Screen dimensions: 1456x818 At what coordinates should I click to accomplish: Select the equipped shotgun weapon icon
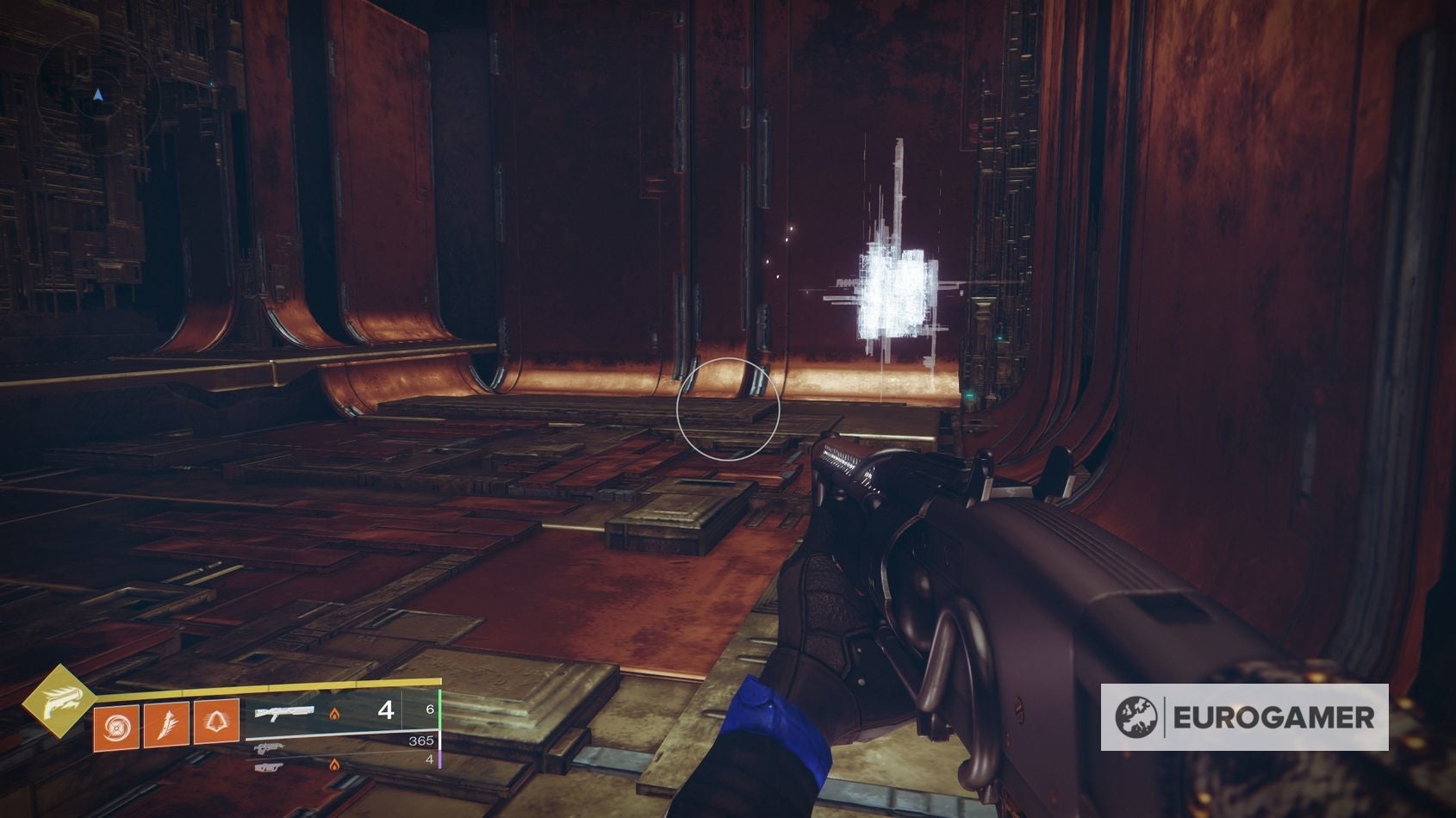point(284,712)
